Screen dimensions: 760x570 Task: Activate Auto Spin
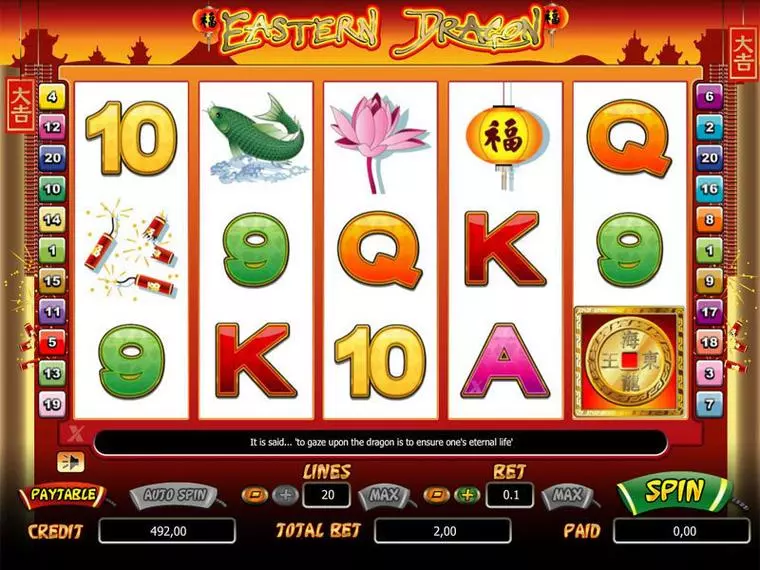(175, 494)
